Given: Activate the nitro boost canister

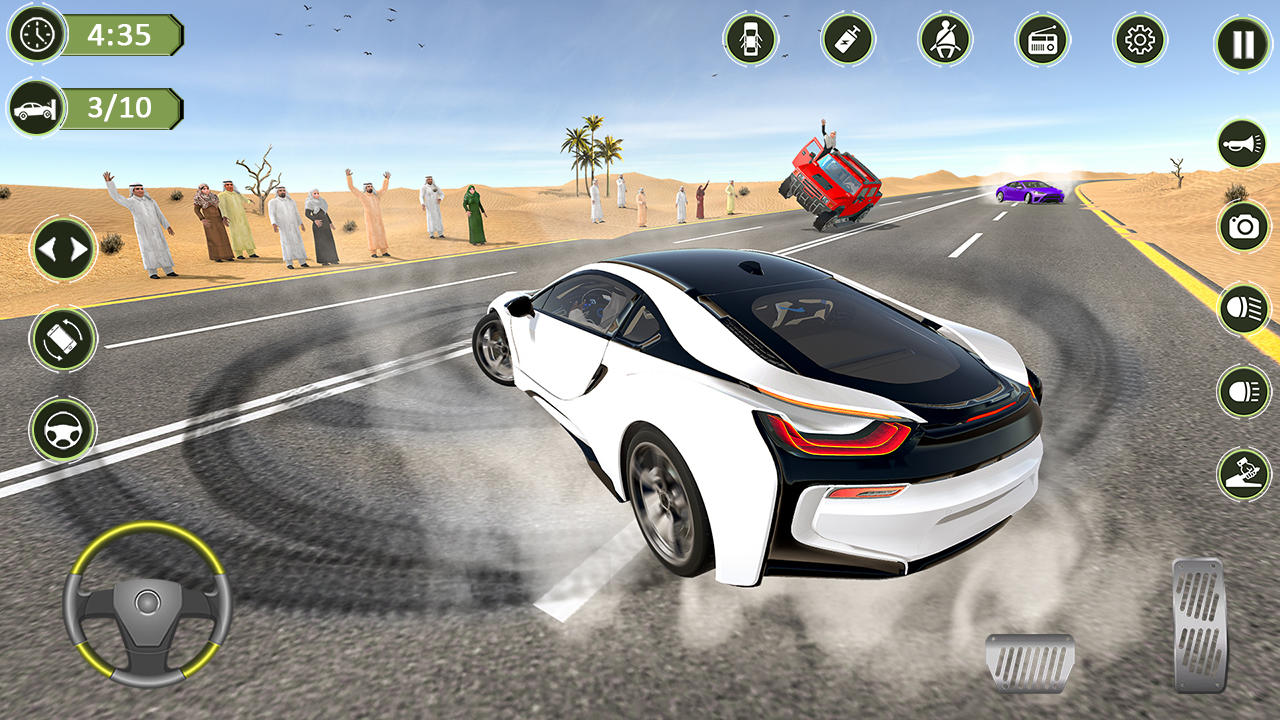Looking at the screenshot, I should point(848,40).
